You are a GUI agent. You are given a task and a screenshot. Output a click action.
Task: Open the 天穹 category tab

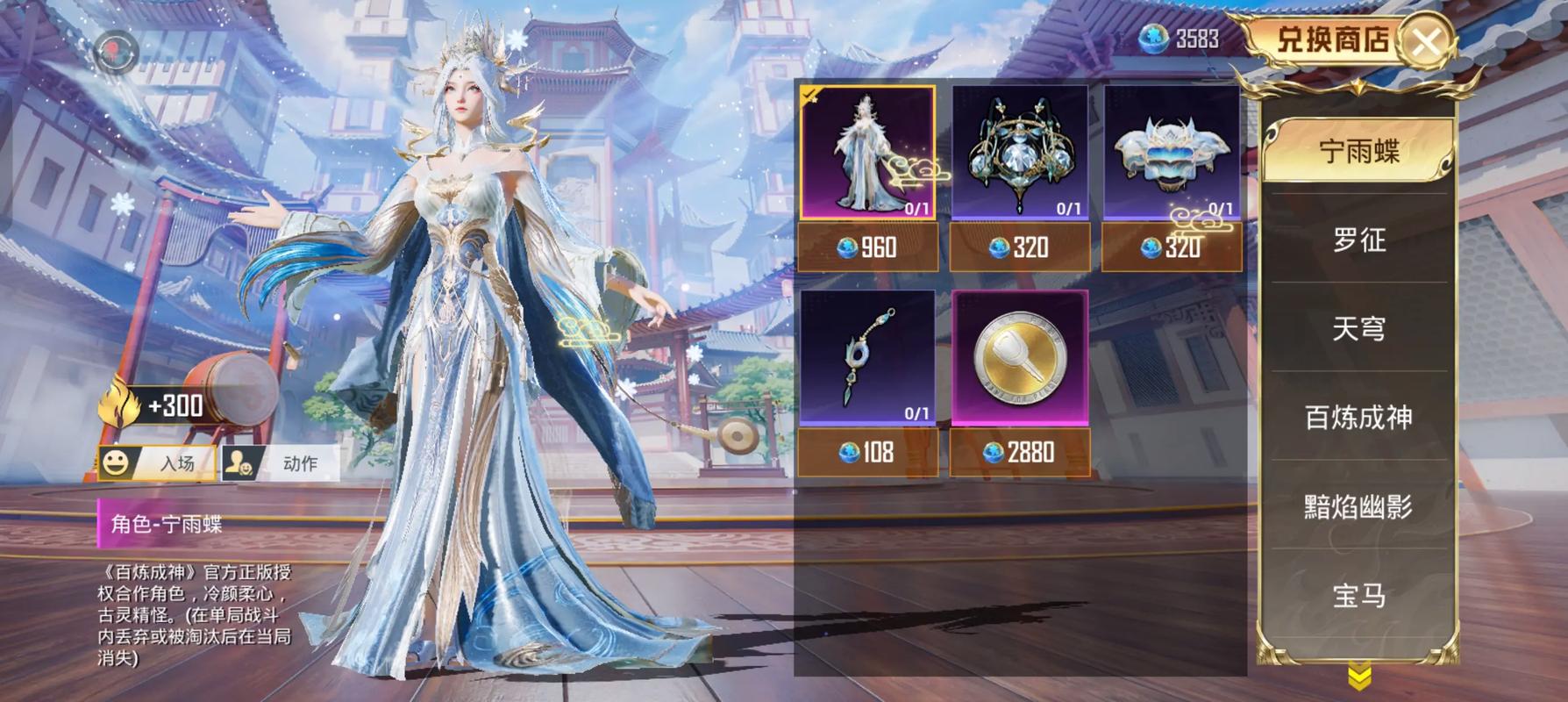pos(1358,328)
